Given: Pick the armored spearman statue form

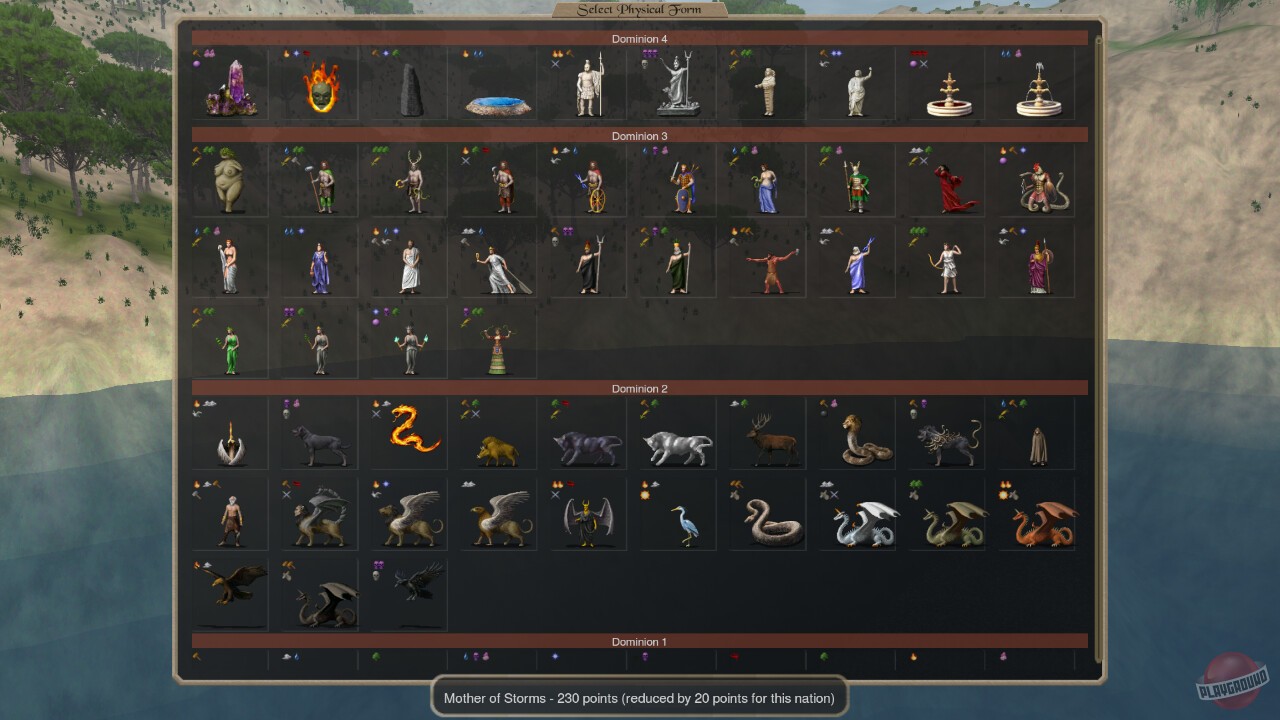Looking at the screenshot, I should coord(587,84).
